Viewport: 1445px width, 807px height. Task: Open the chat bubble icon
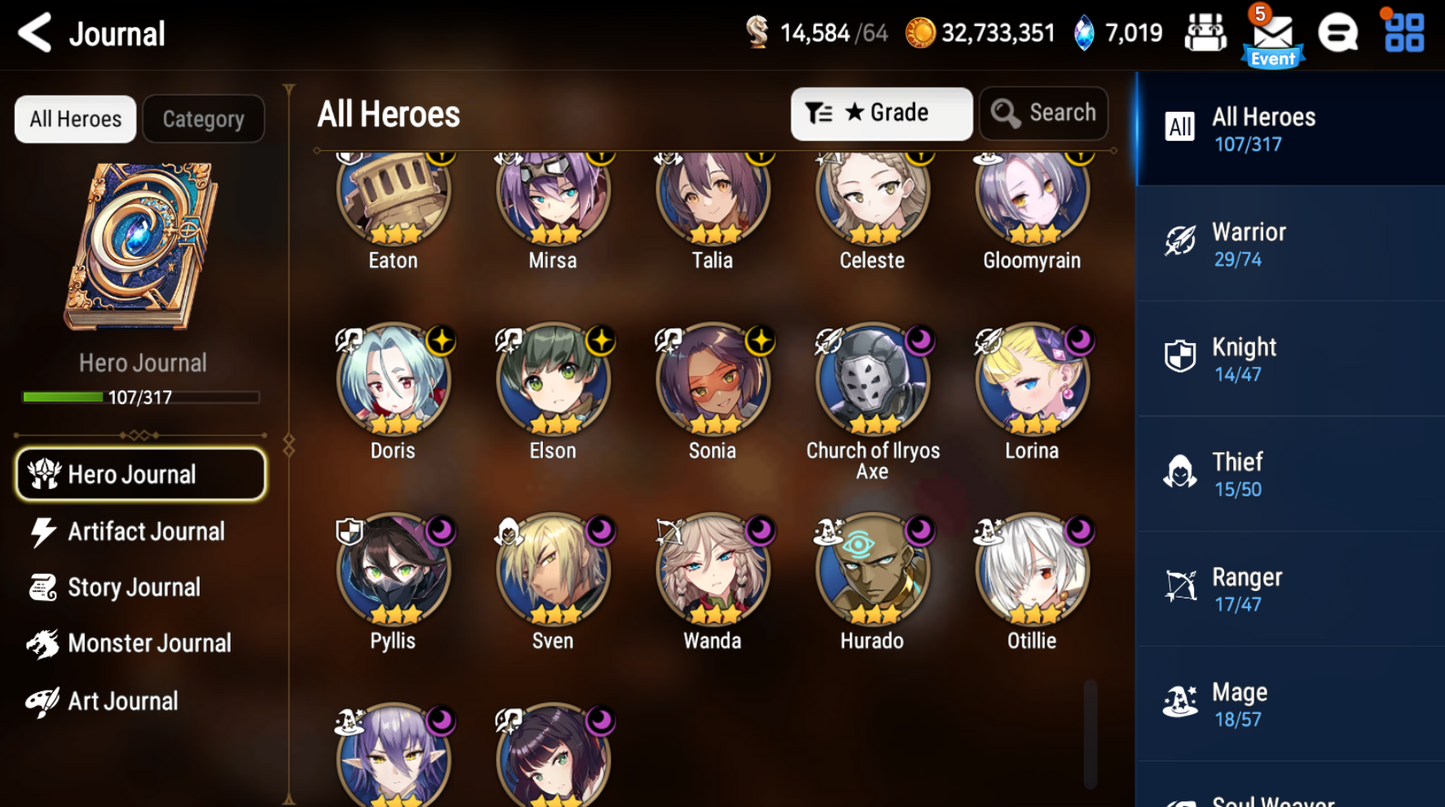pos(1338,32)
